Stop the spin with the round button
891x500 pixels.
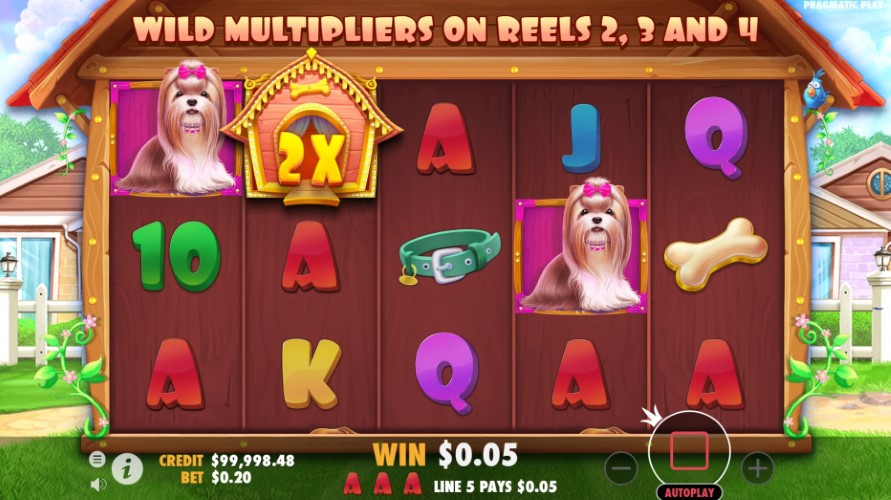coord(689,451)
